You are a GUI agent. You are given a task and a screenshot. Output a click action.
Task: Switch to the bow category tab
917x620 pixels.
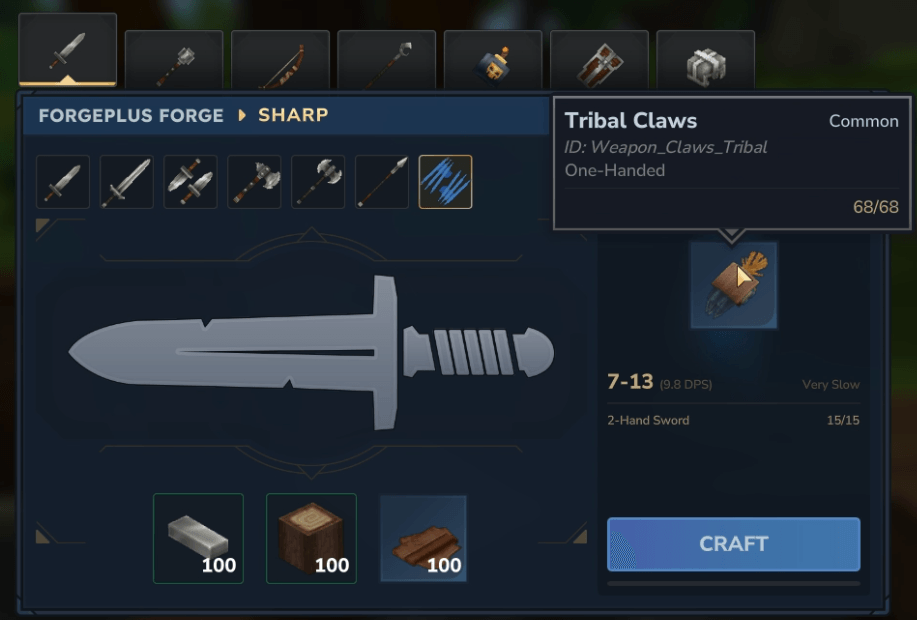click(280, 60)
